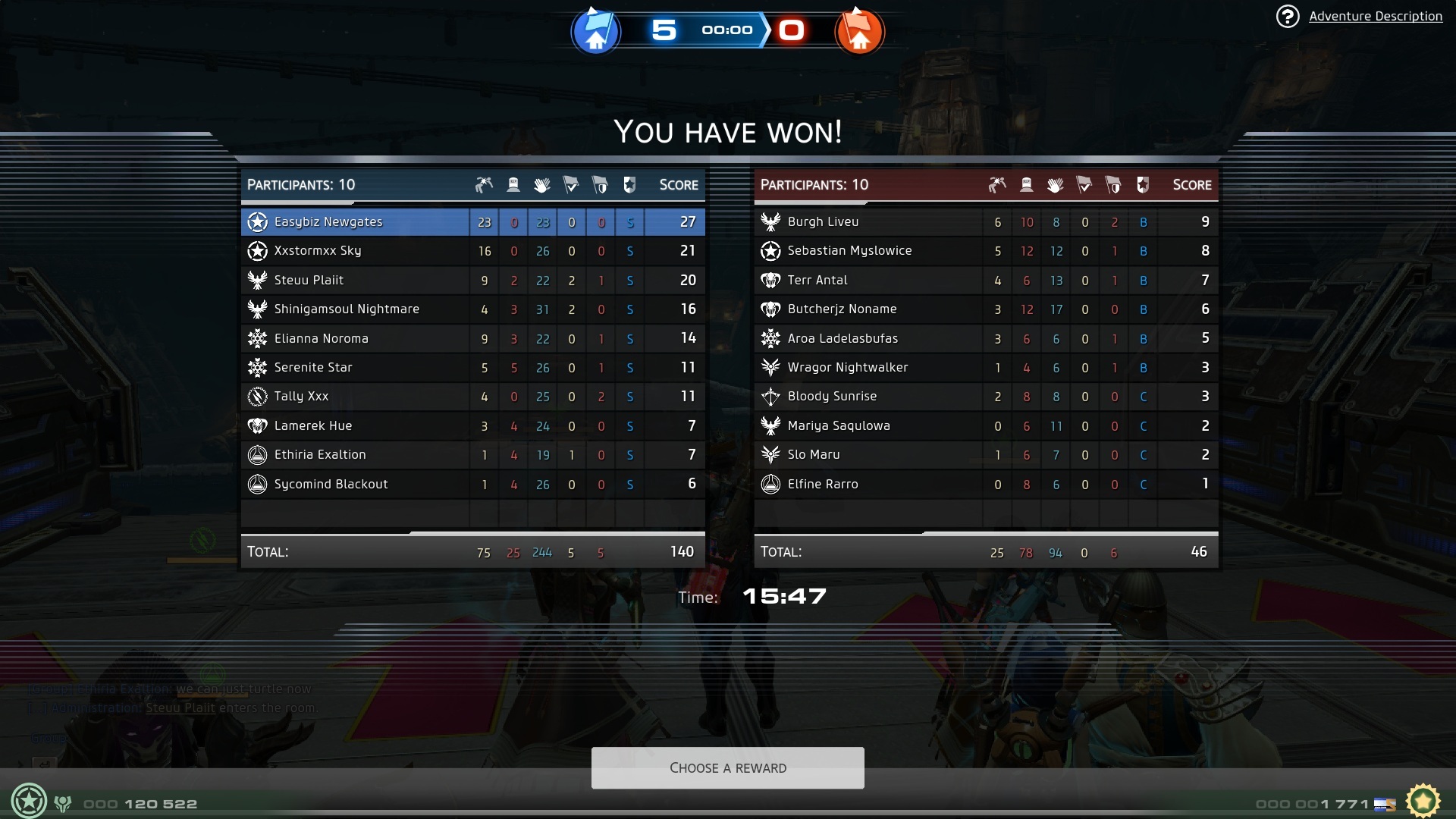Select Easybiz Newgates player row
The image size is (1456, 819).
(x=328, y=222)
